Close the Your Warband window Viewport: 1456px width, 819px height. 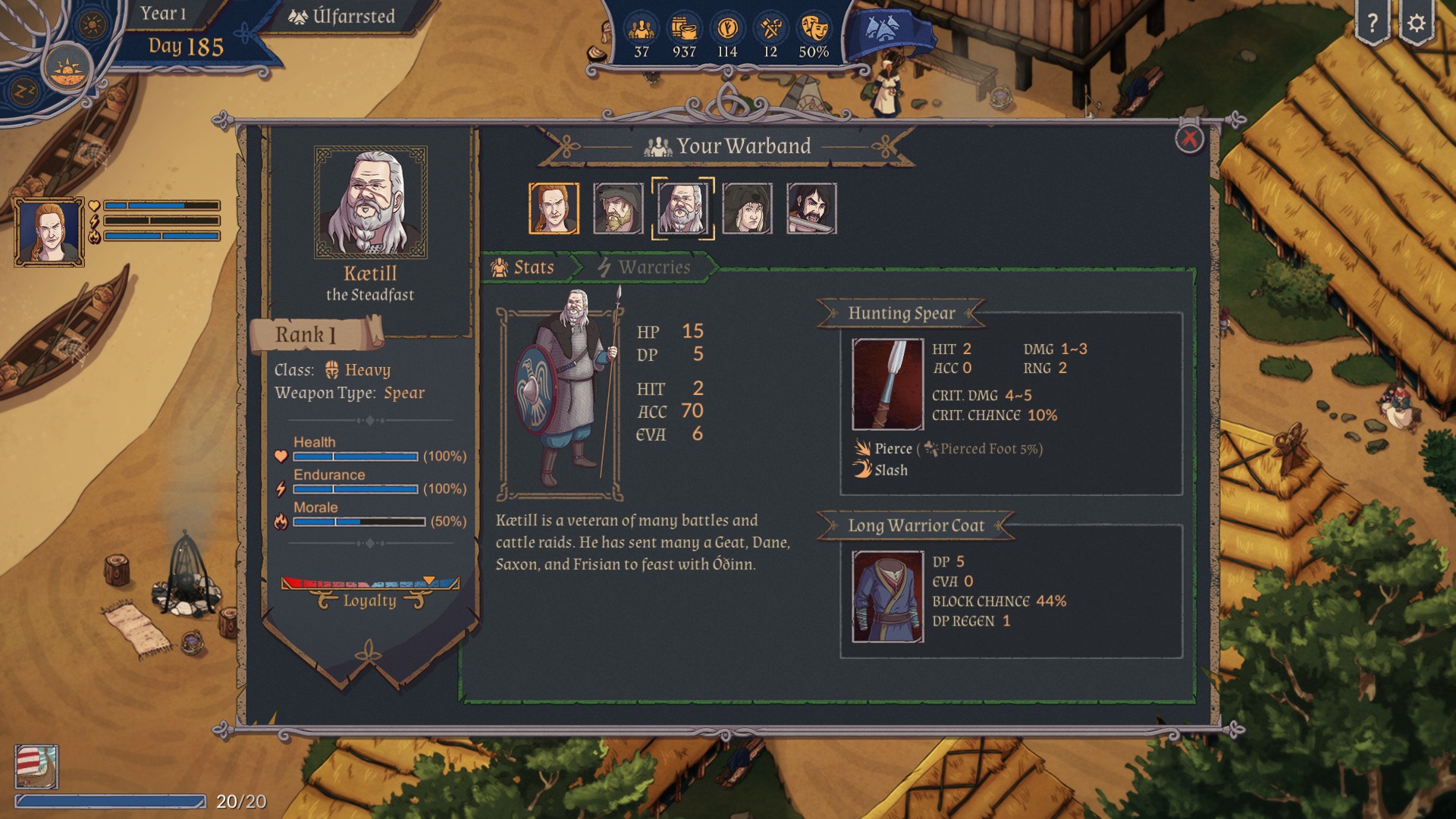[x=1188, y=140]
